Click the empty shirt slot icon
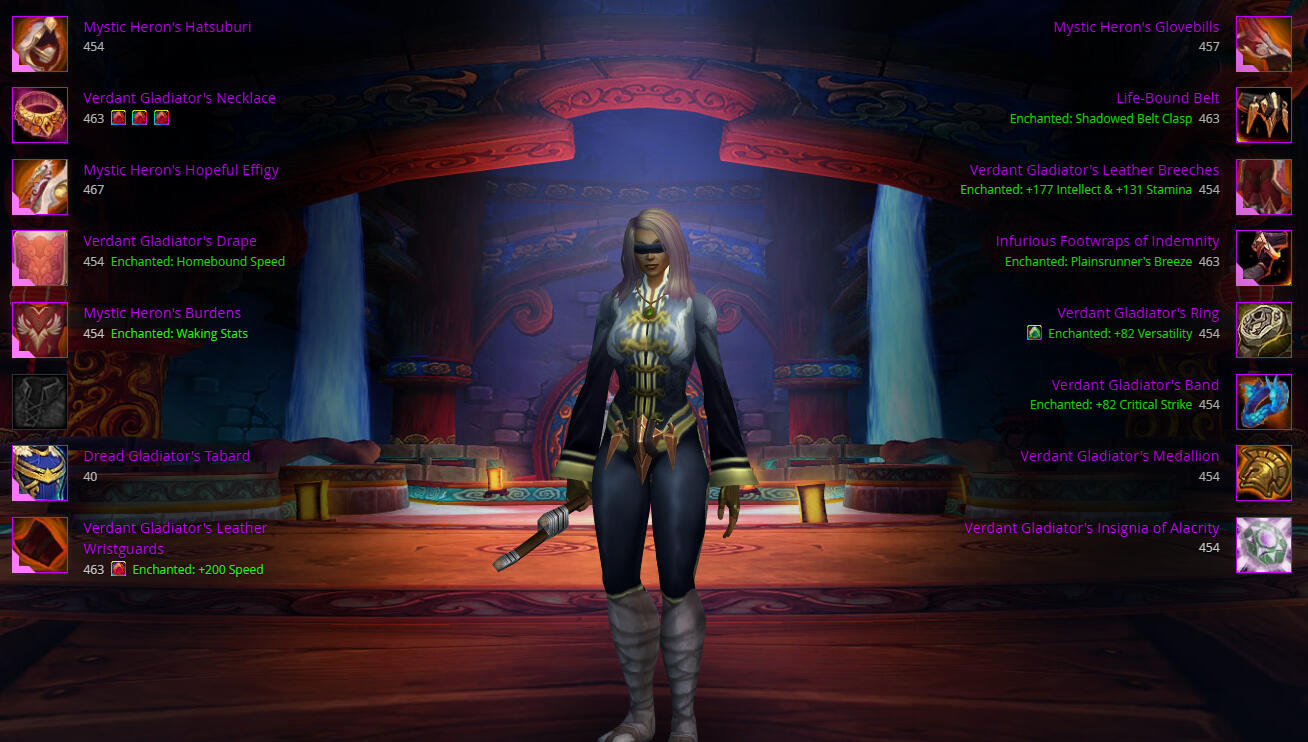 coord(40,402)
